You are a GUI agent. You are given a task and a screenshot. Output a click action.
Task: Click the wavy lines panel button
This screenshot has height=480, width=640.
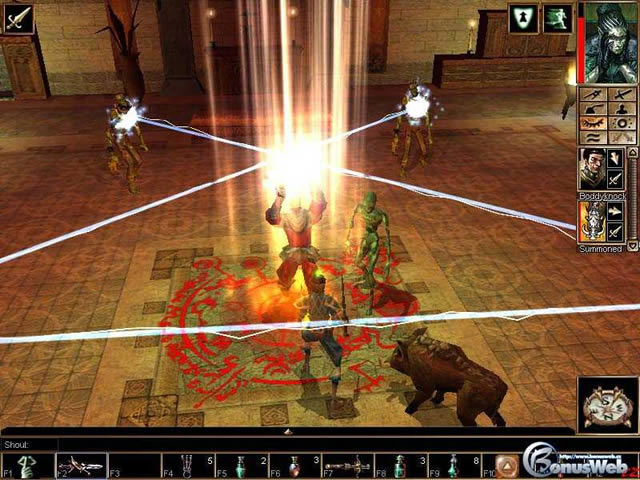[591, 135]
